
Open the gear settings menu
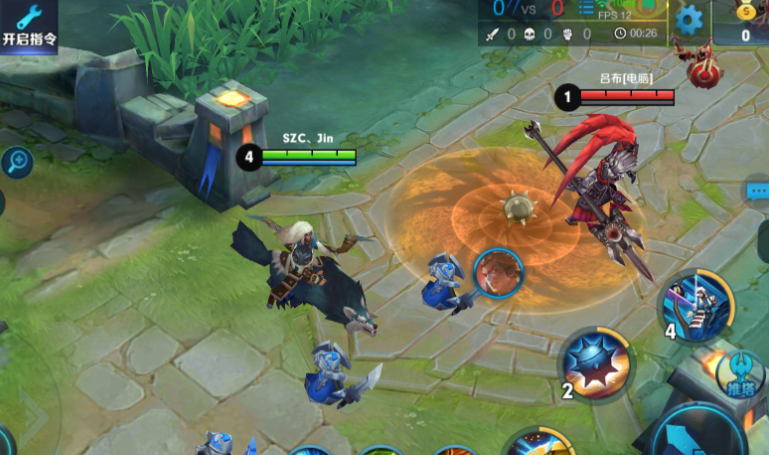click(689, 19)
